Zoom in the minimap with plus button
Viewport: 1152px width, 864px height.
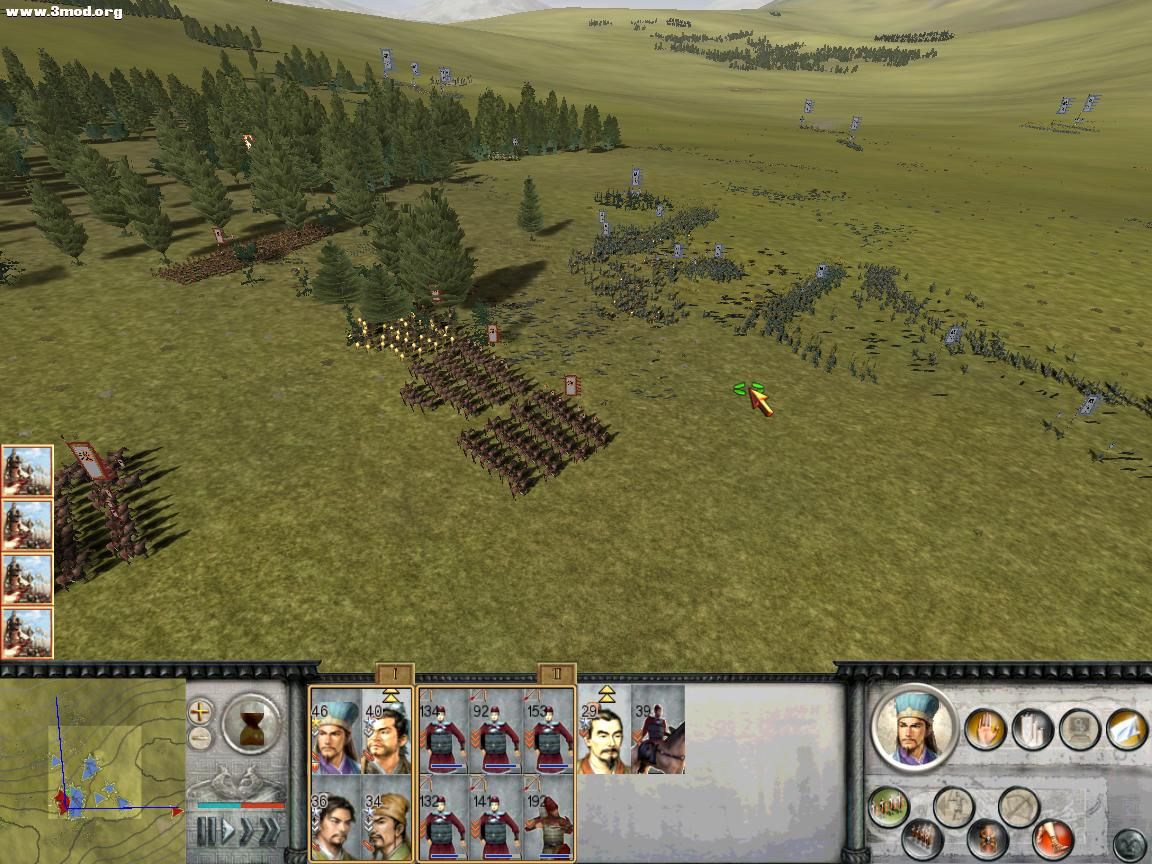pyautogui.click(x=201, y=712)
